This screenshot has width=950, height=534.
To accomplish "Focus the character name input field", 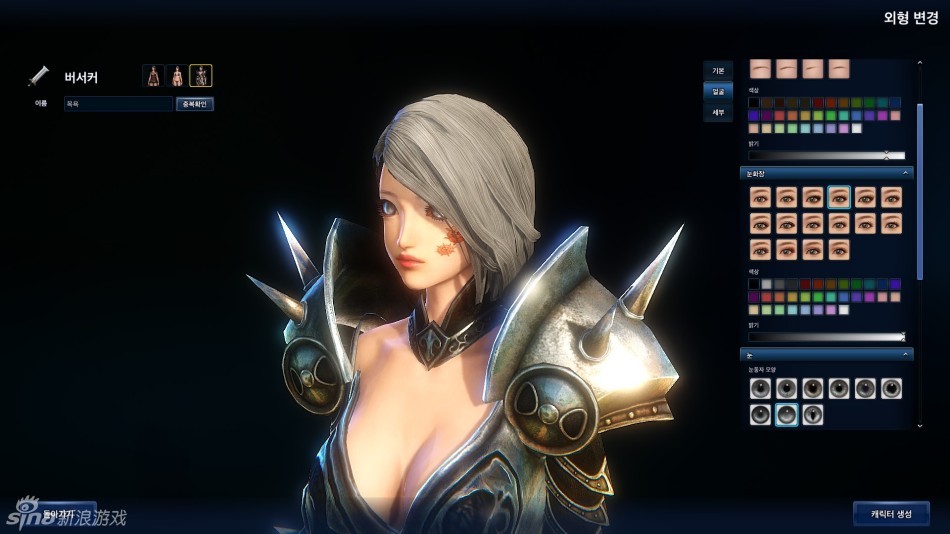I will coord(118,104).
